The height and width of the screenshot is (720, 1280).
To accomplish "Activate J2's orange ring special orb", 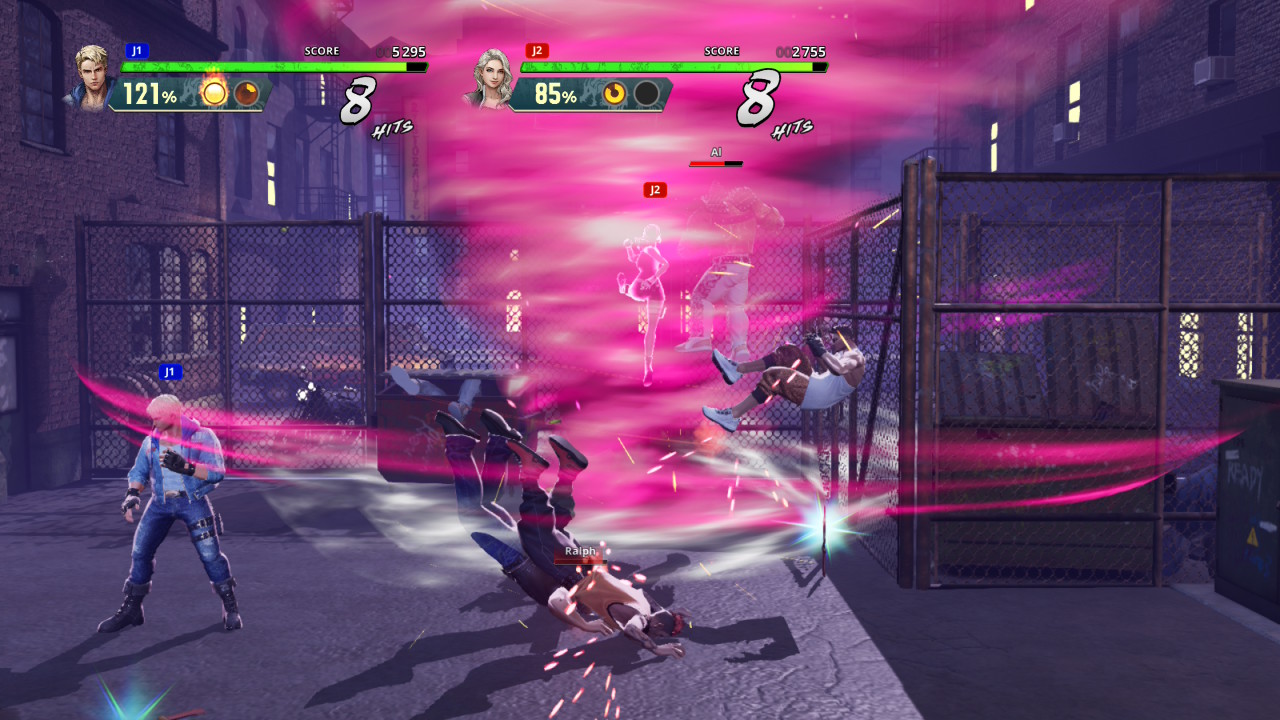I will tap(614, 94).
